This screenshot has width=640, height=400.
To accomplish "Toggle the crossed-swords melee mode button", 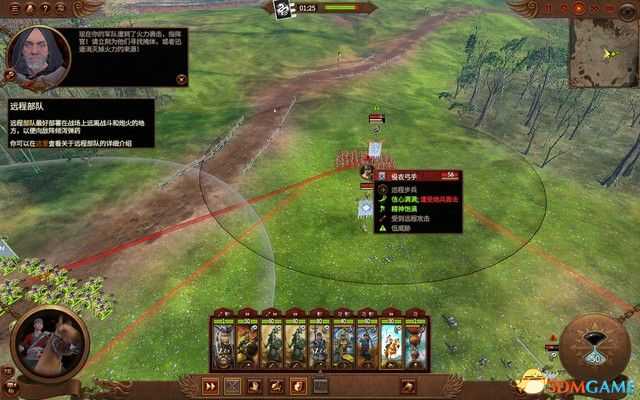I will tap(233, 386).
